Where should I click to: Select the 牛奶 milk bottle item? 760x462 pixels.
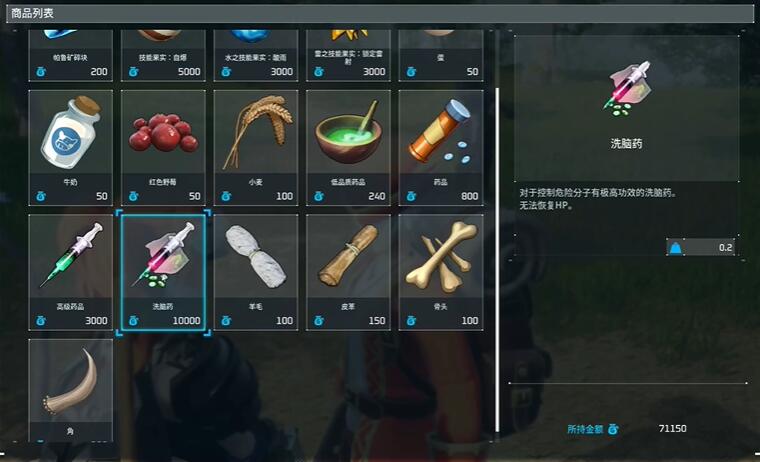[70, 146]
